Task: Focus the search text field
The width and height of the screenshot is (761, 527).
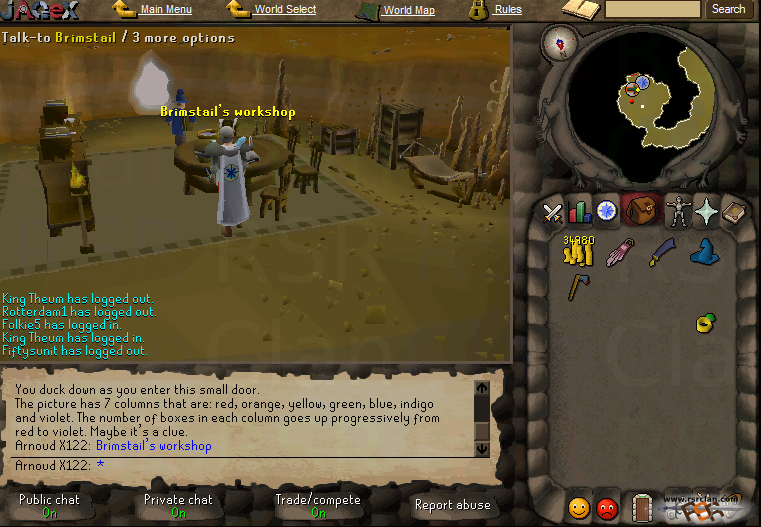Action: pos(652,9)
